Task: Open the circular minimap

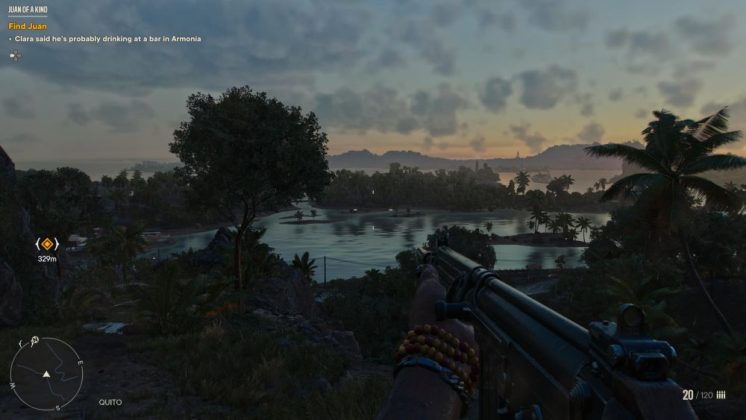Action: coord(45,374)
